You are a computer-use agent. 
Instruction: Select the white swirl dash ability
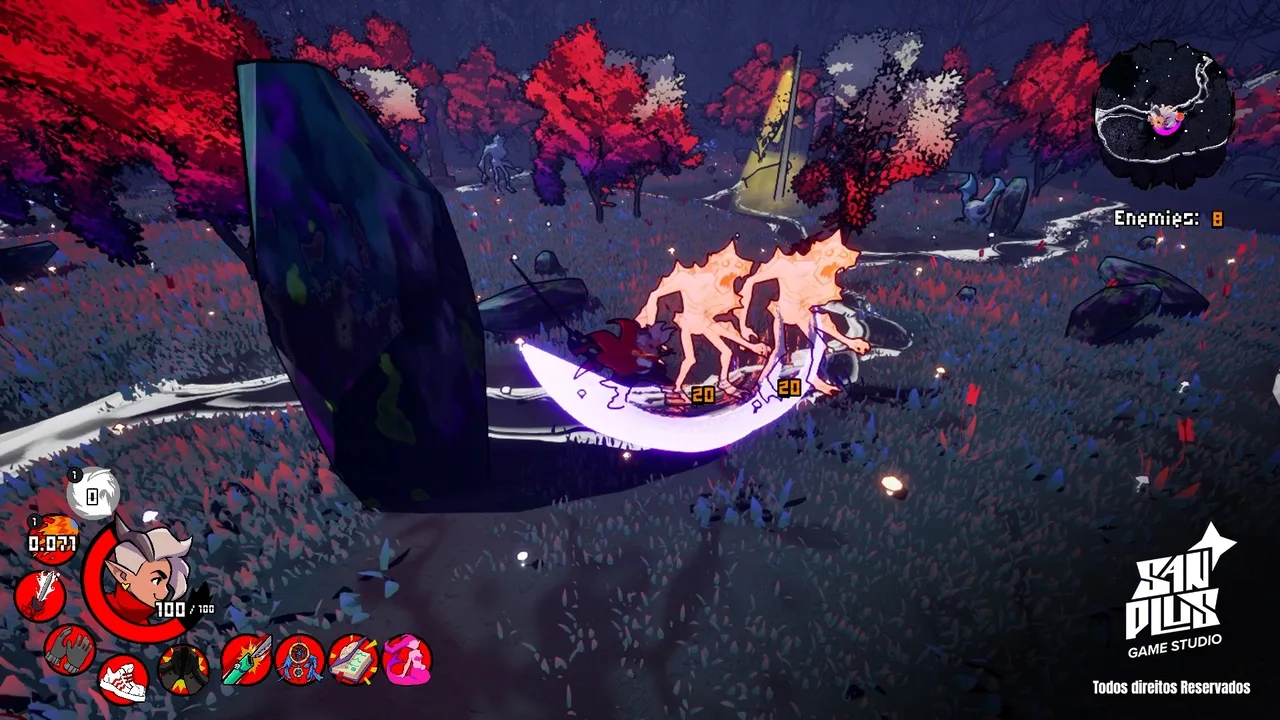tap(93, 493)
